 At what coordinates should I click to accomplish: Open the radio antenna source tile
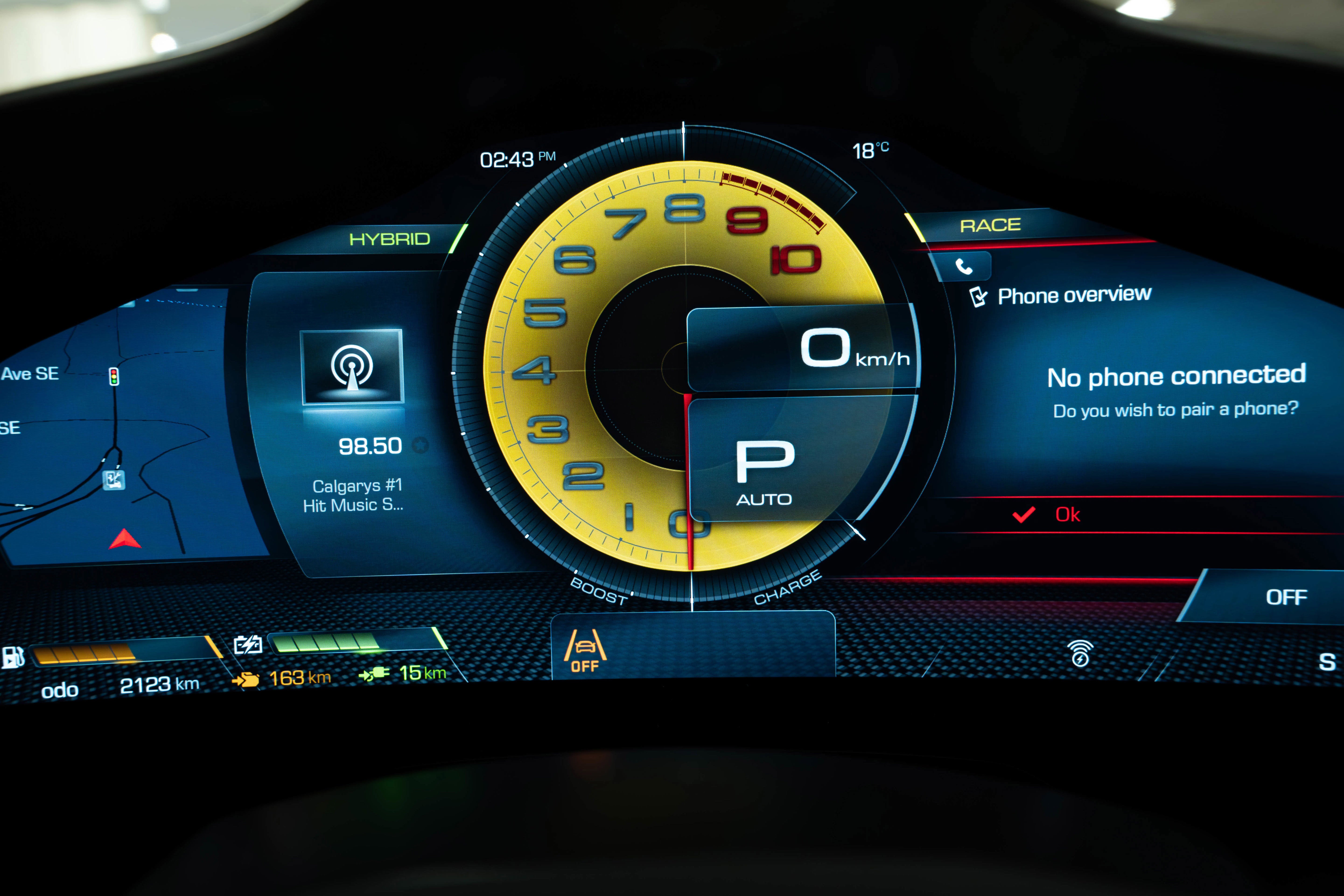tap(352, 366)
